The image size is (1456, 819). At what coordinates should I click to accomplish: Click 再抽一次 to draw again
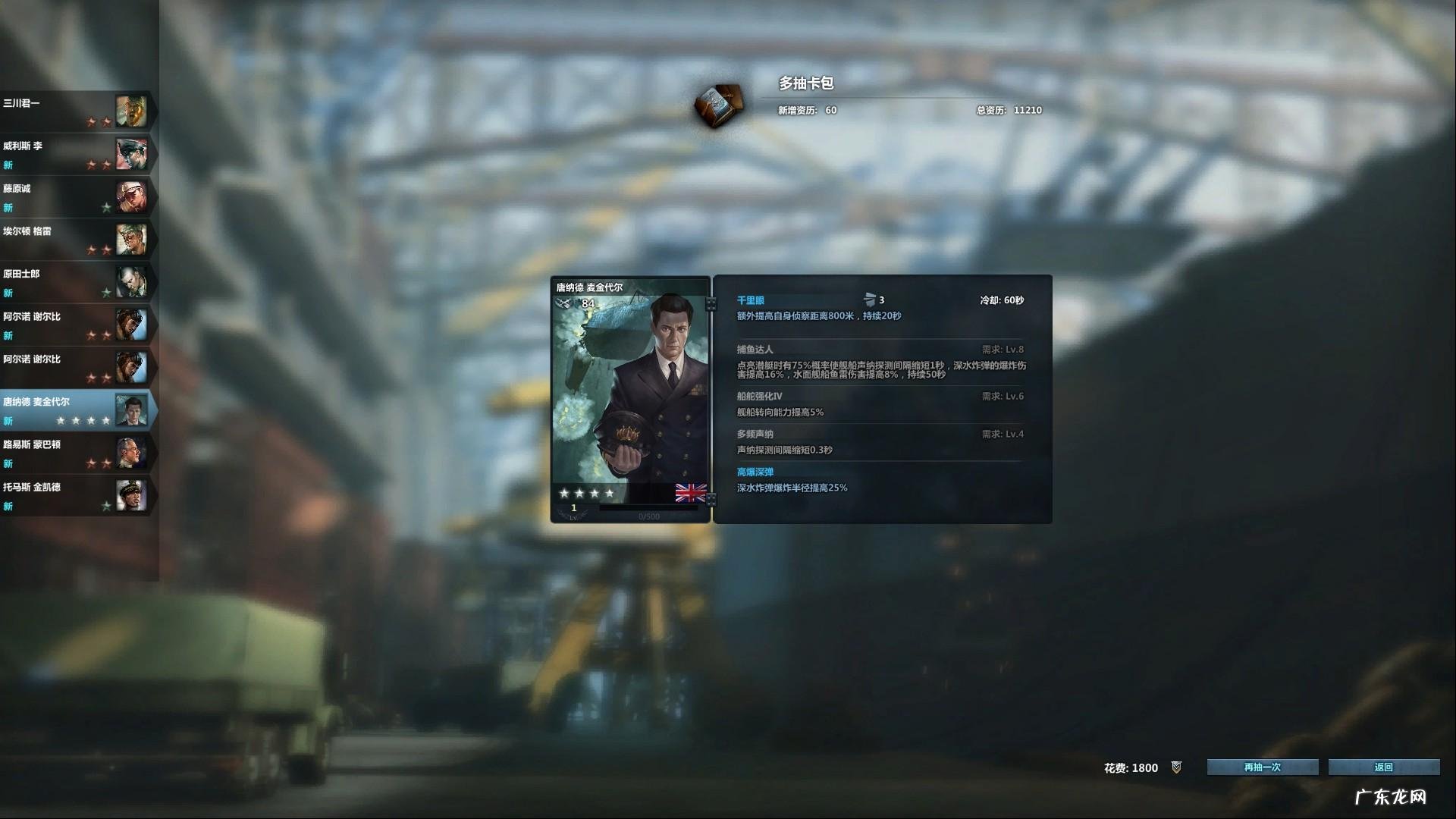(1262, 767)
